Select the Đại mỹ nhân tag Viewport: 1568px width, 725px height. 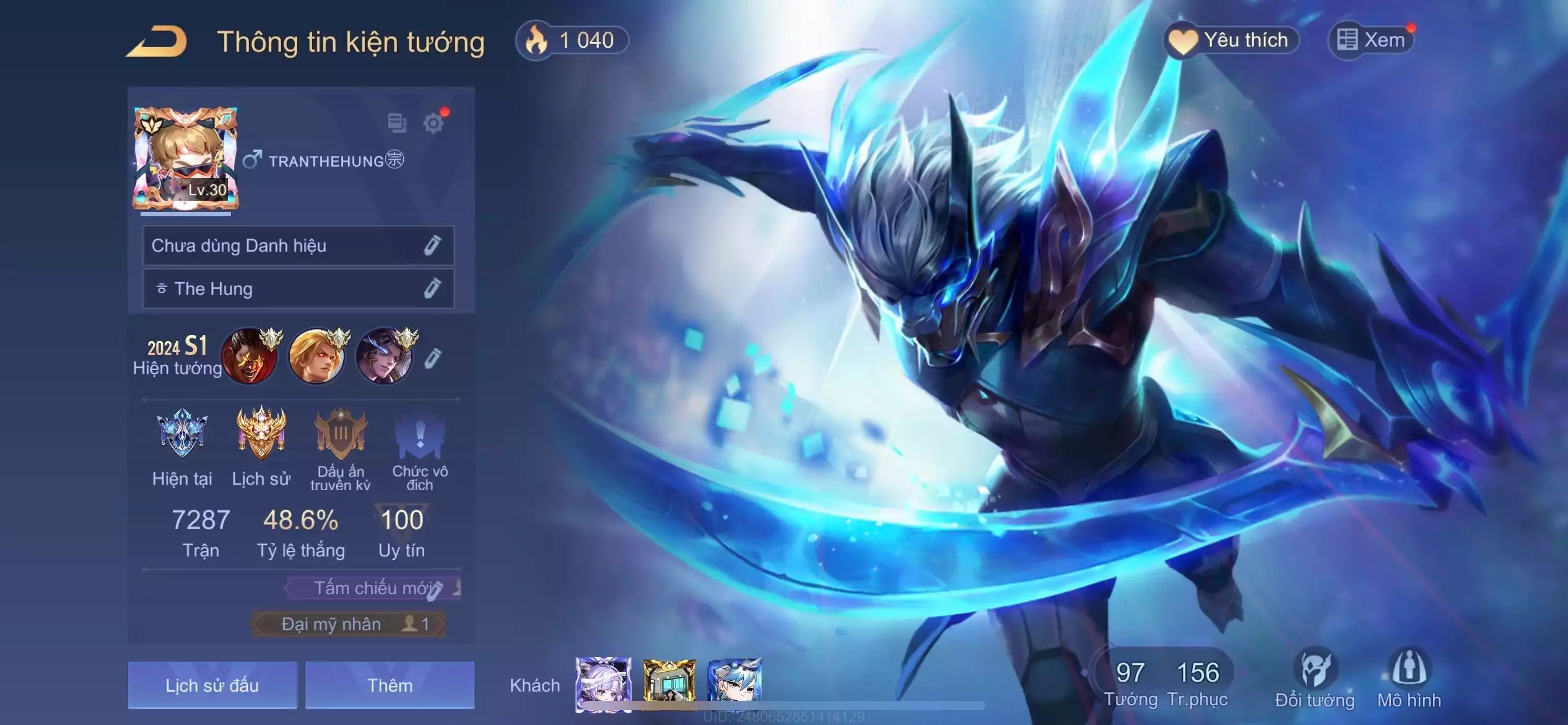pyautogui.click(x=348, y=624)
